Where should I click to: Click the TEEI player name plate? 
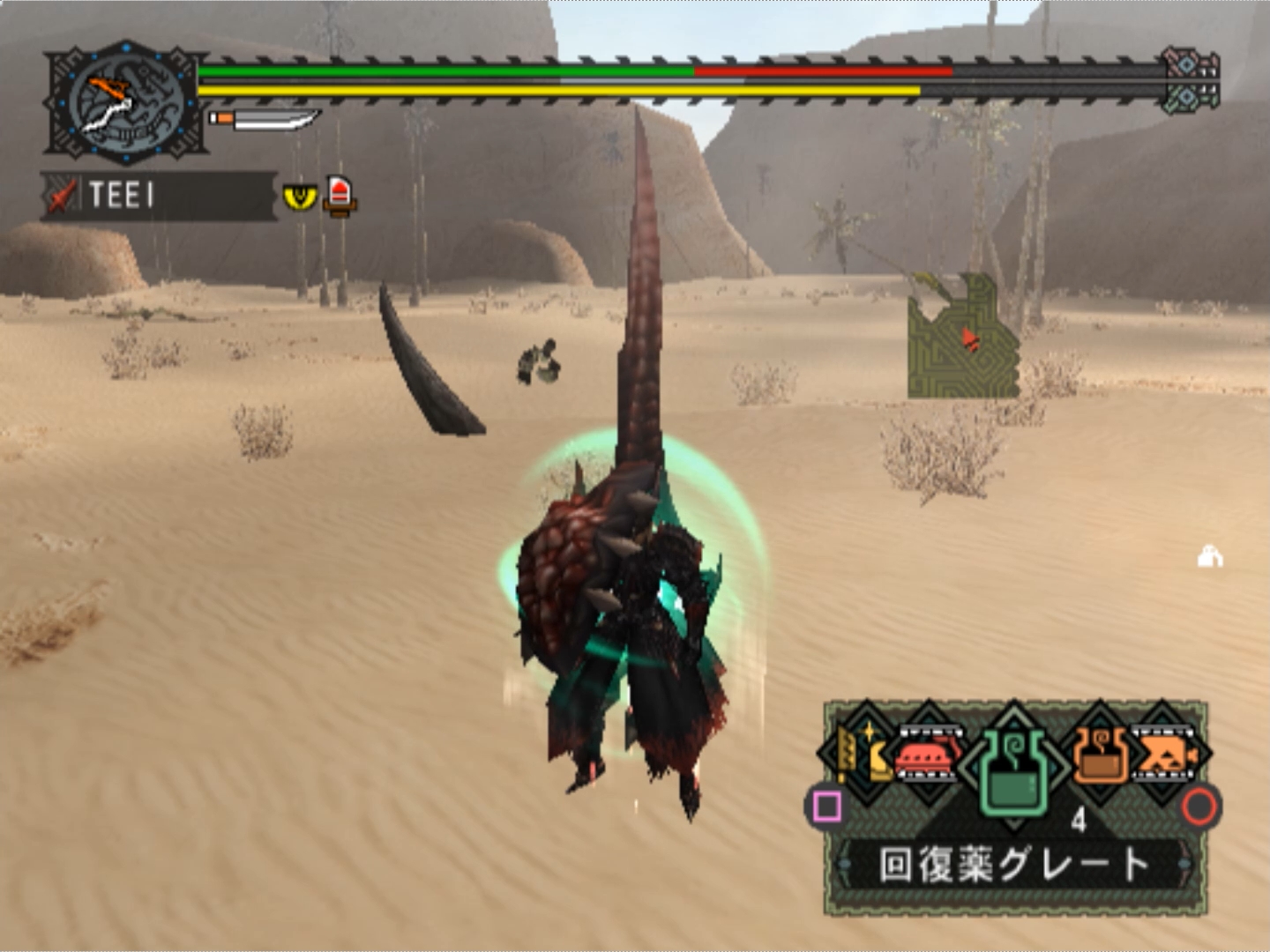click(x=159, y=195)
